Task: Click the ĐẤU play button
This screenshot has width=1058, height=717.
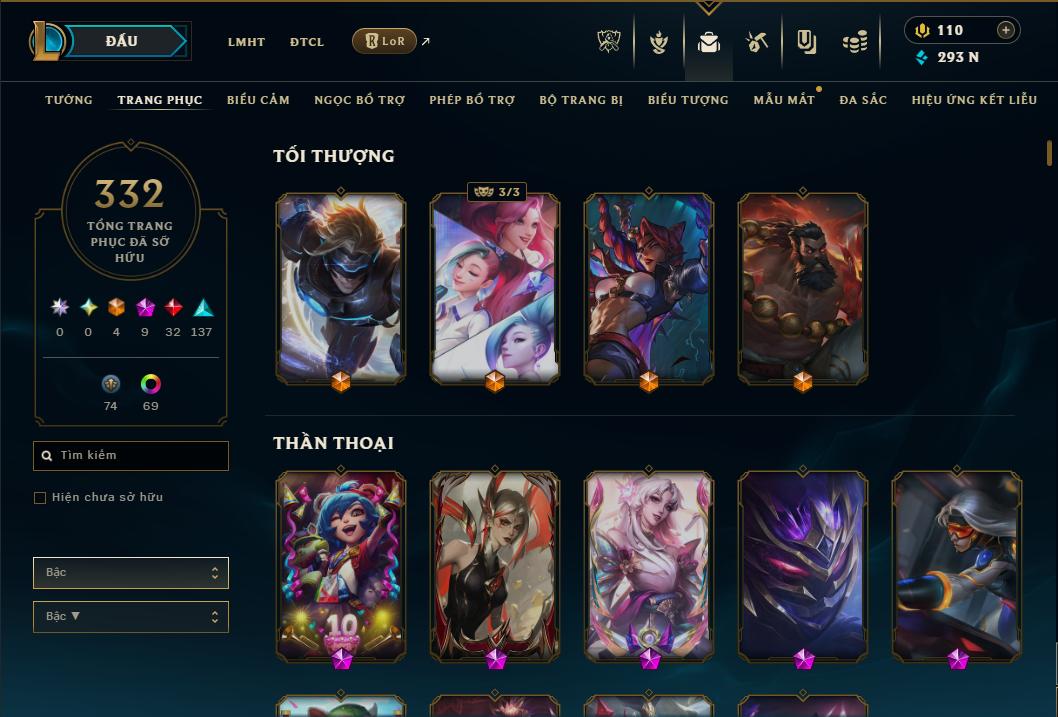Action: click(122, 41)
